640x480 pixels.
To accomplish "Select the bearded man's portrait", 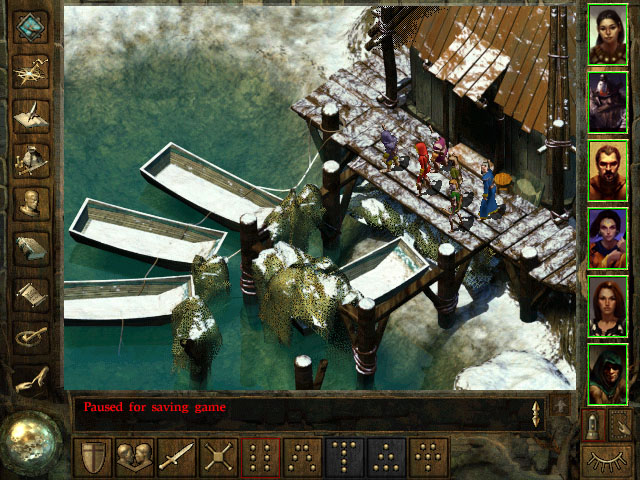I will [x=608, y=168].
